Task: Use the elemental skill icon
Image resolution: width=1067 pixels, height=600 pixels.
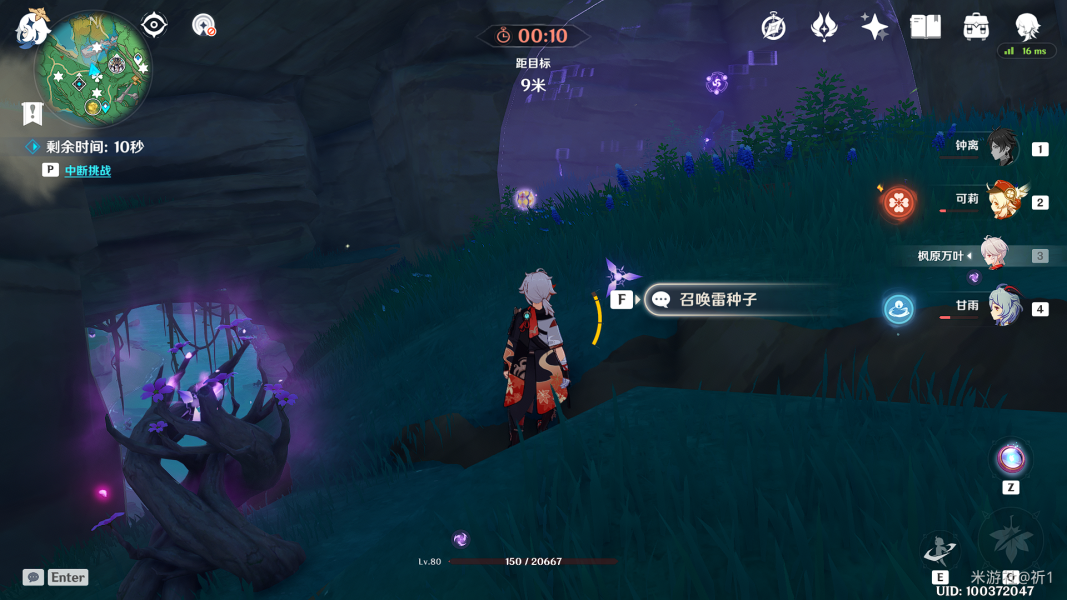Action: (939, 550)
